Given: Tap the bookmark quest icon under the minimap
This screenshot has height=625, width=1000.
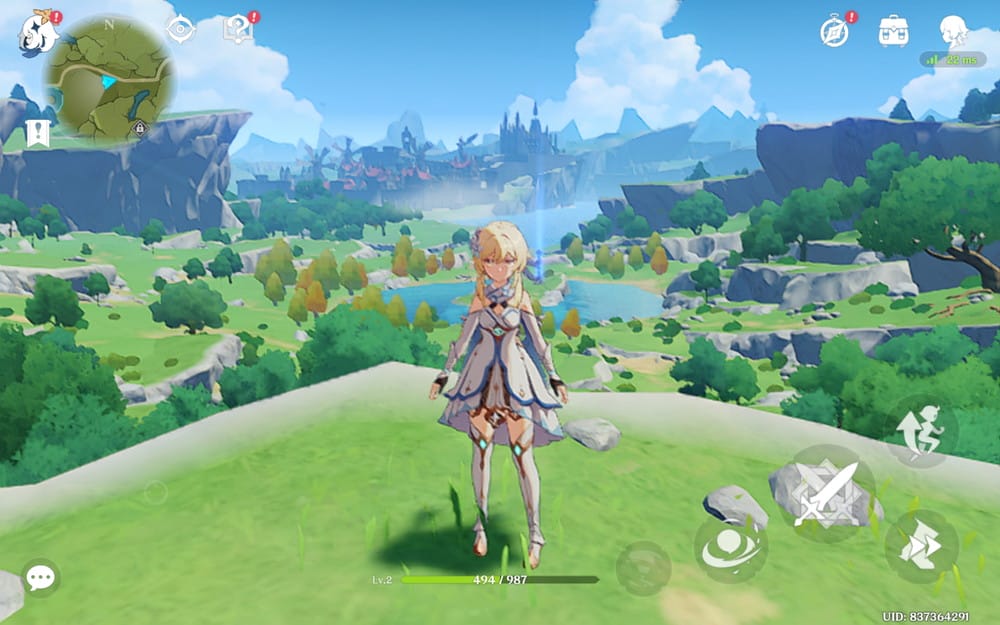Looking at the screenshot, I should coord(38,133).
